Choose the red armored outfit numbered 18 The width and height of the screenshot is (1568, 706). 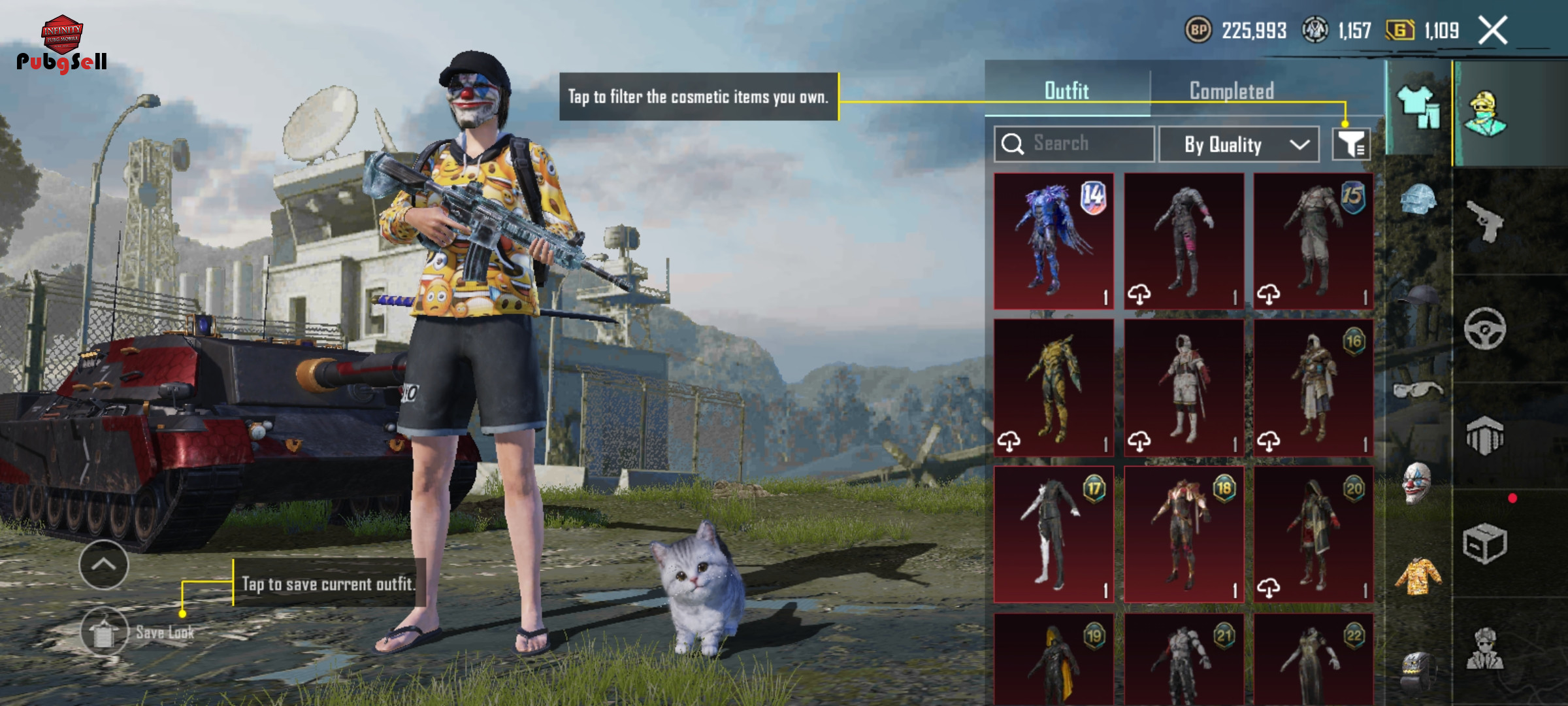[1183, 534]
